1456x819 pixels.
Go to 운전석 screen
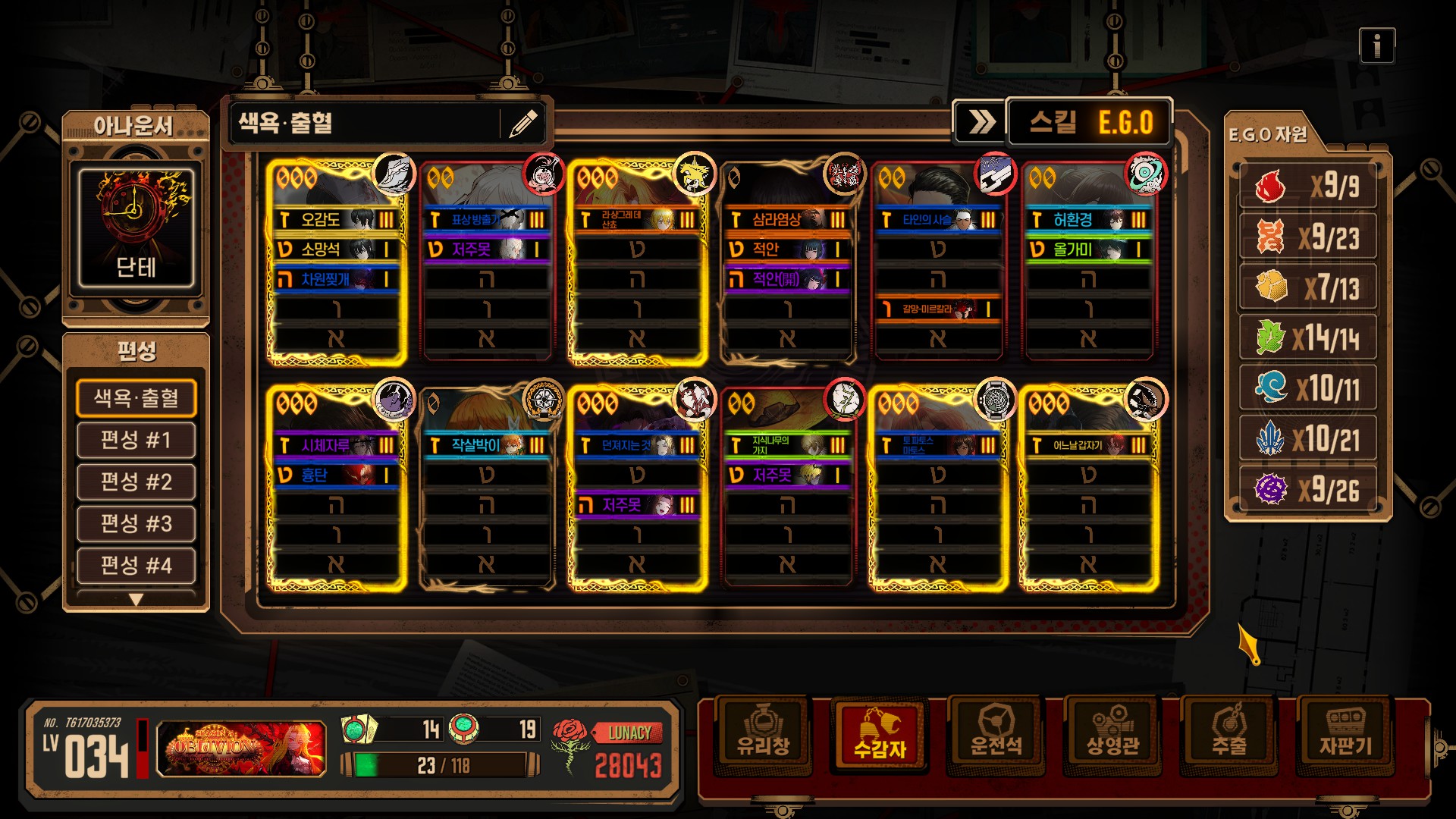[996, 733]
